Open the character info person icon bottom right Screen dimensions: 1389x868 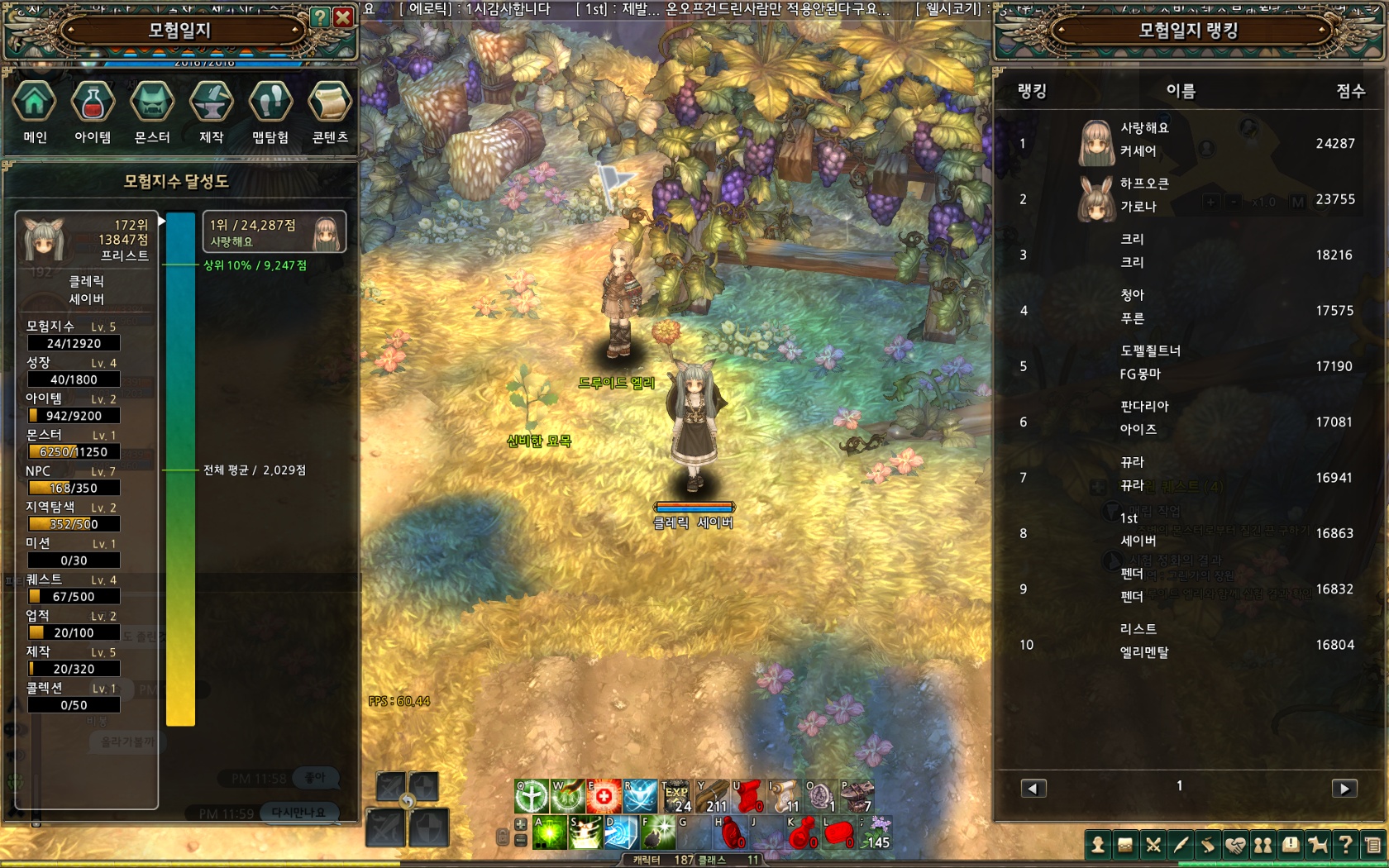1098,846
